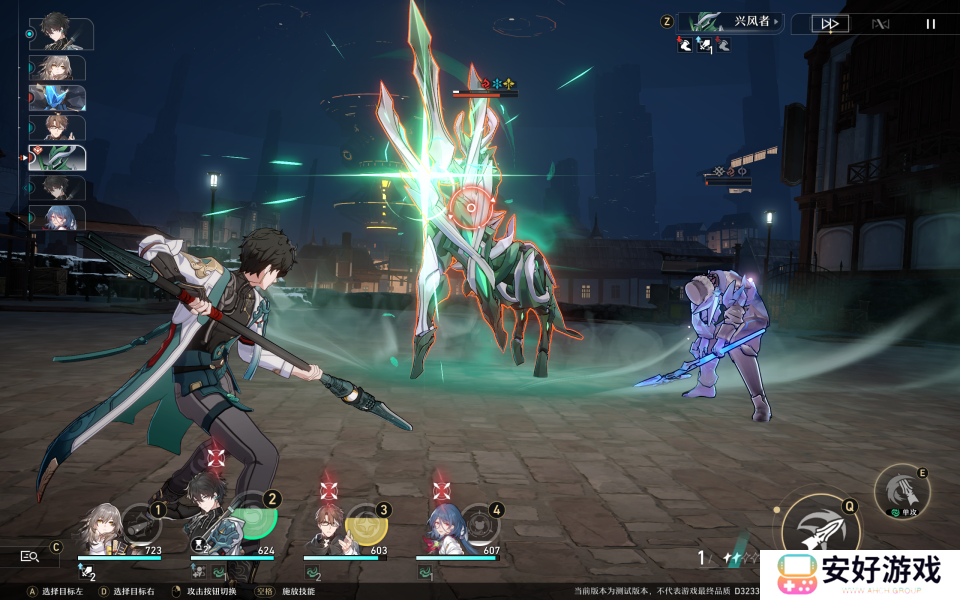
Task: Select the blue crystal enemy portrait in turn order
Action: pyautogui.click(x=57, y=98)
